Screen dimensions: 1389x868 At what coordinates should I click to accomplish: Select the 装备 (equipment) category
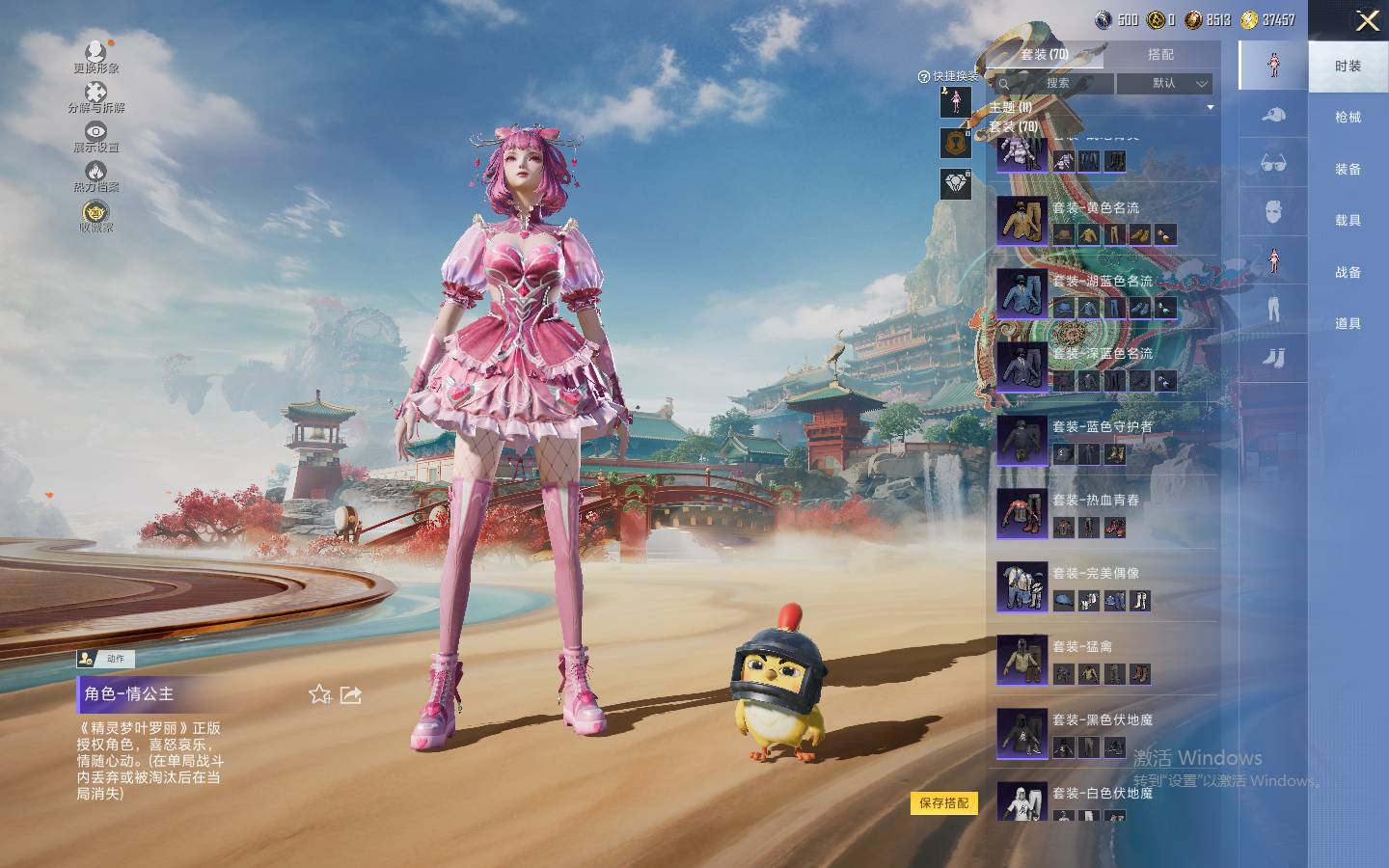point(1348,170)
